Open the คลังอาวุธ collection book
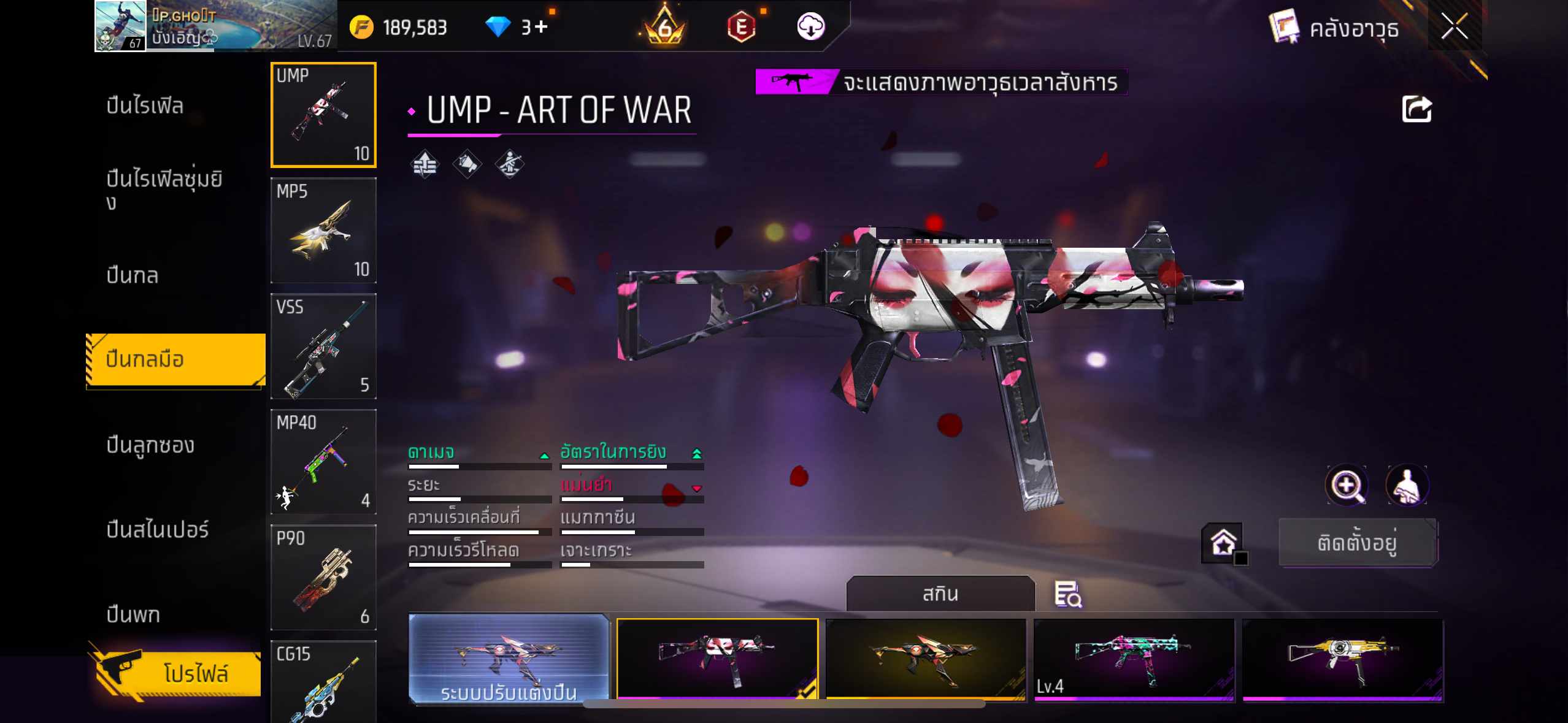 pos(1334,28)
